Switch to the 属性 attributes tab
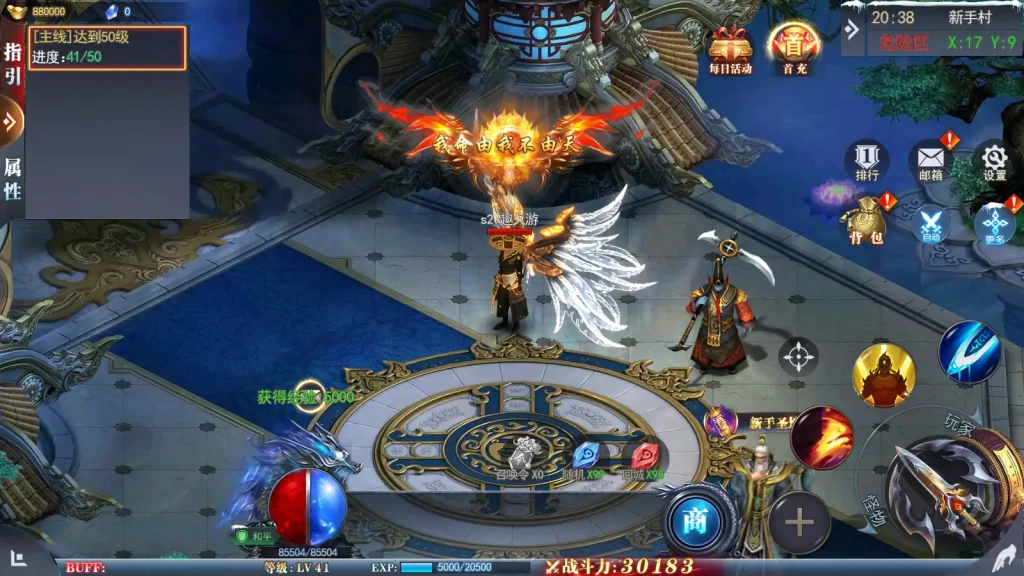Screen dimensions: 1024x576 (12, 178)
